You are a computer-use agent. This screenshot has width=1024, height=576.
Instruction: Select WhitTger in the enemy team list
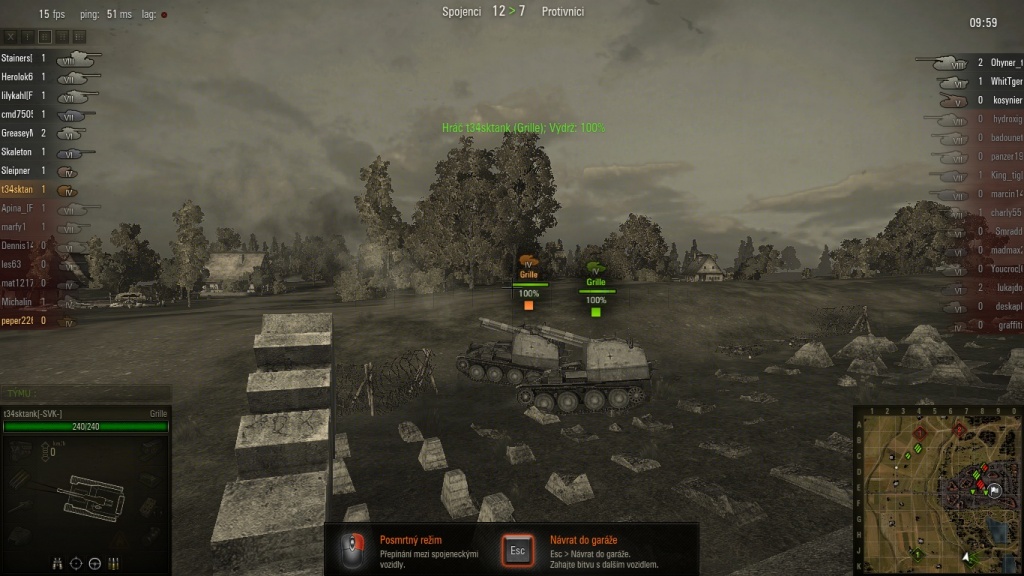(x=1006, y=82)
